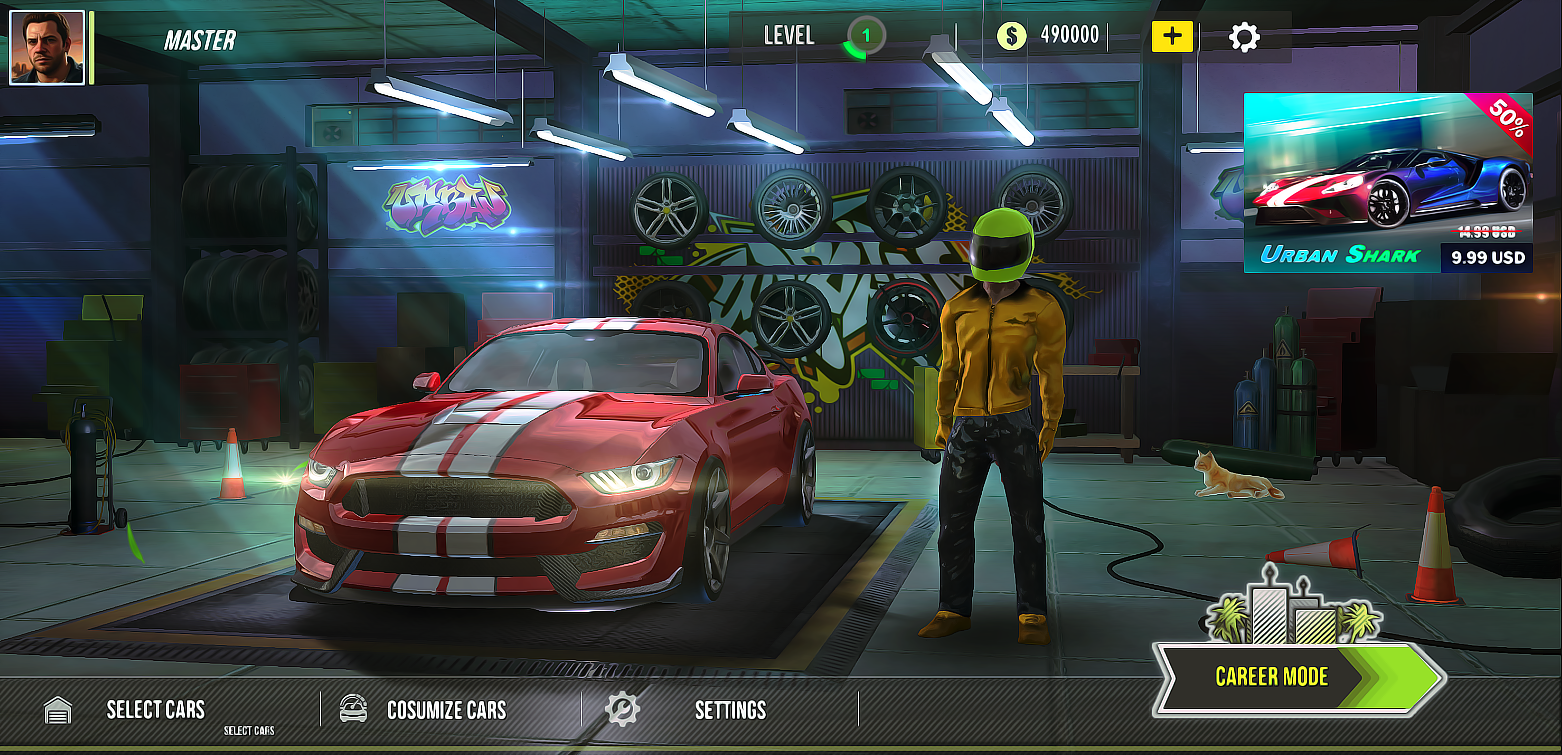
Task: Switch to the Select Cars tab
Action: coord(156,708)
